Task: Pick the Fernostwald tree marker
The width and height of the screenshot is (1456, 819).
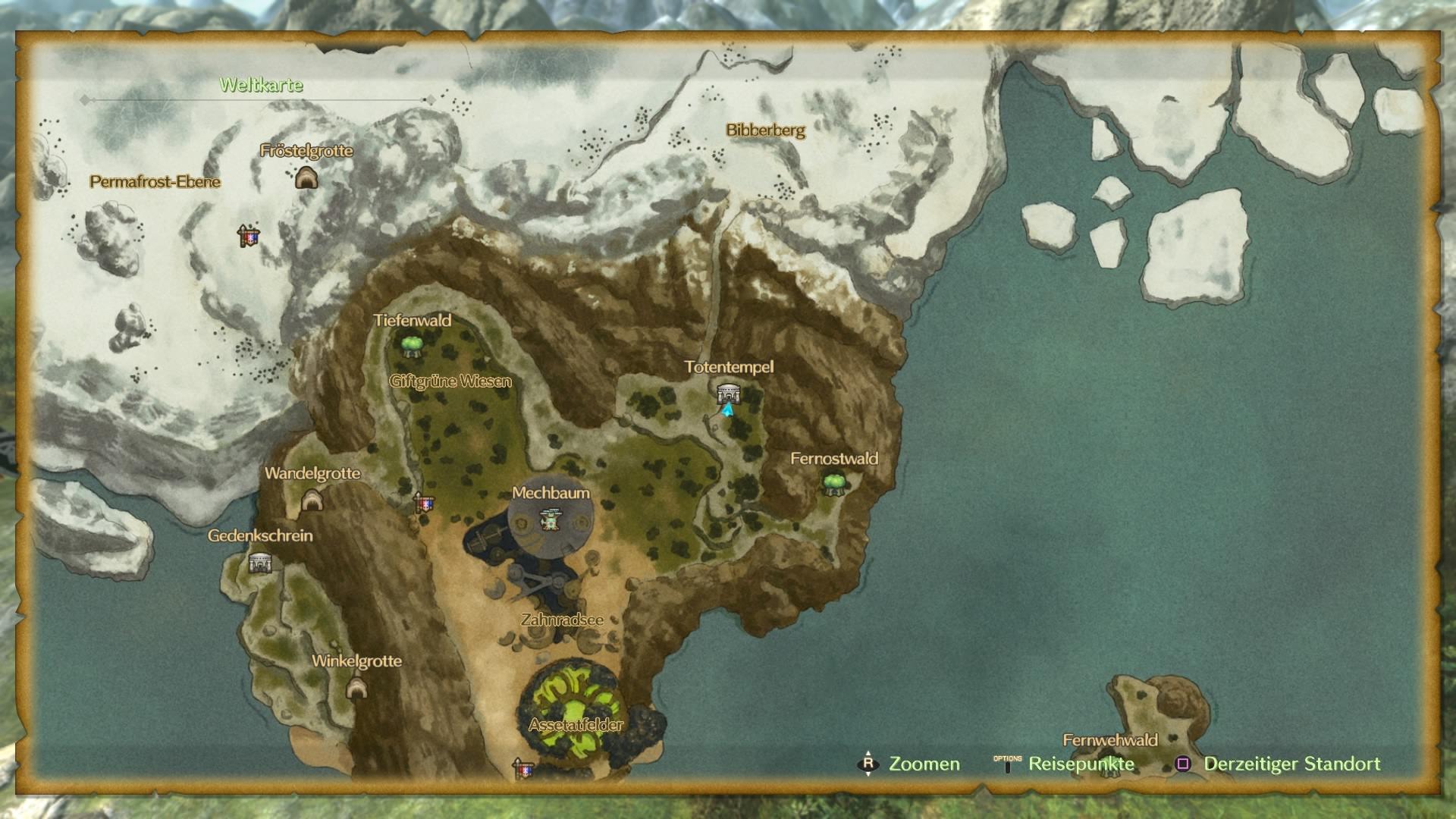Action: [833, 482]
